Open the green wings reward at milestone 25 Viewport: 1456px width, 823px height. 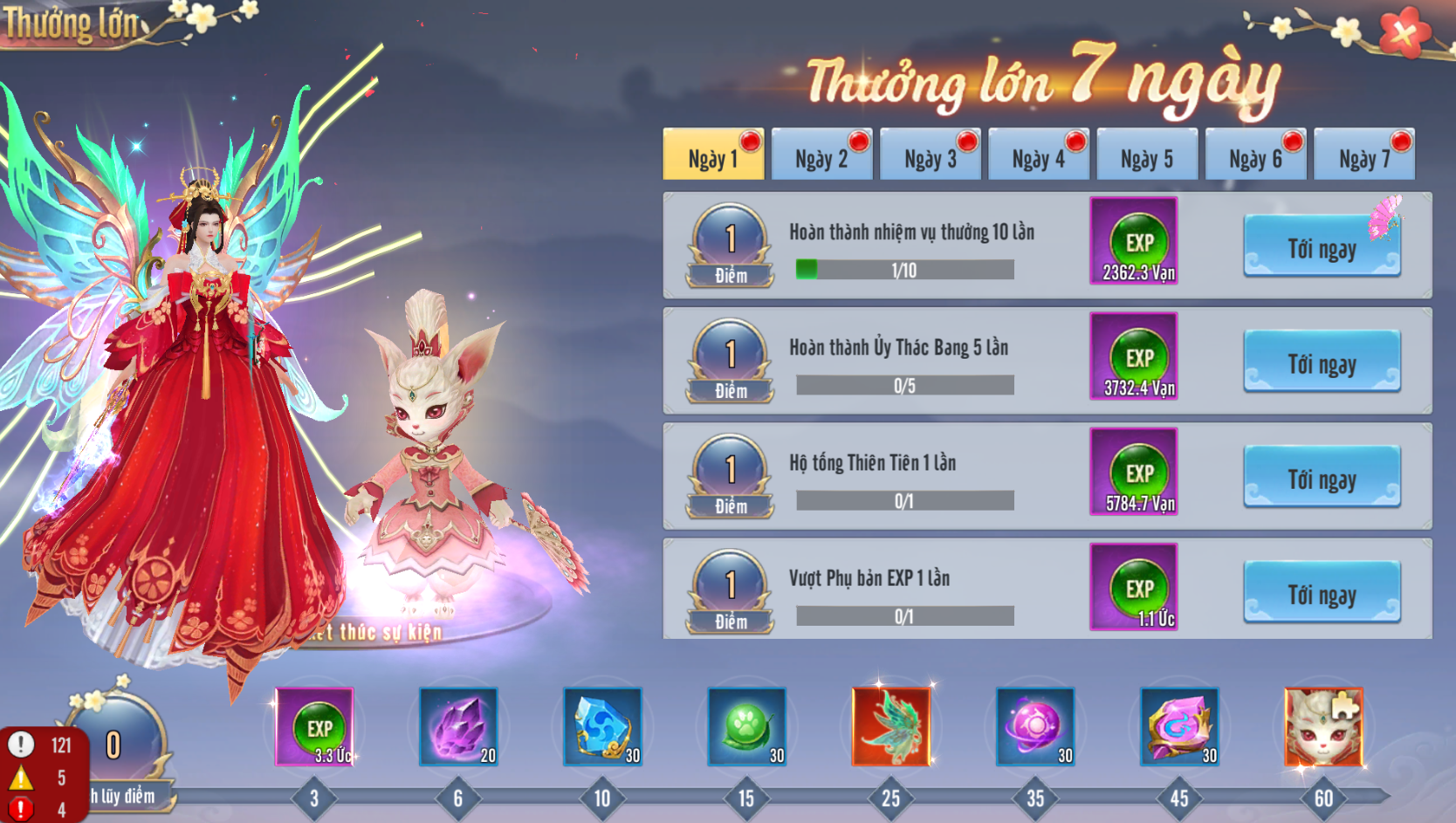(x=892, y=726)
